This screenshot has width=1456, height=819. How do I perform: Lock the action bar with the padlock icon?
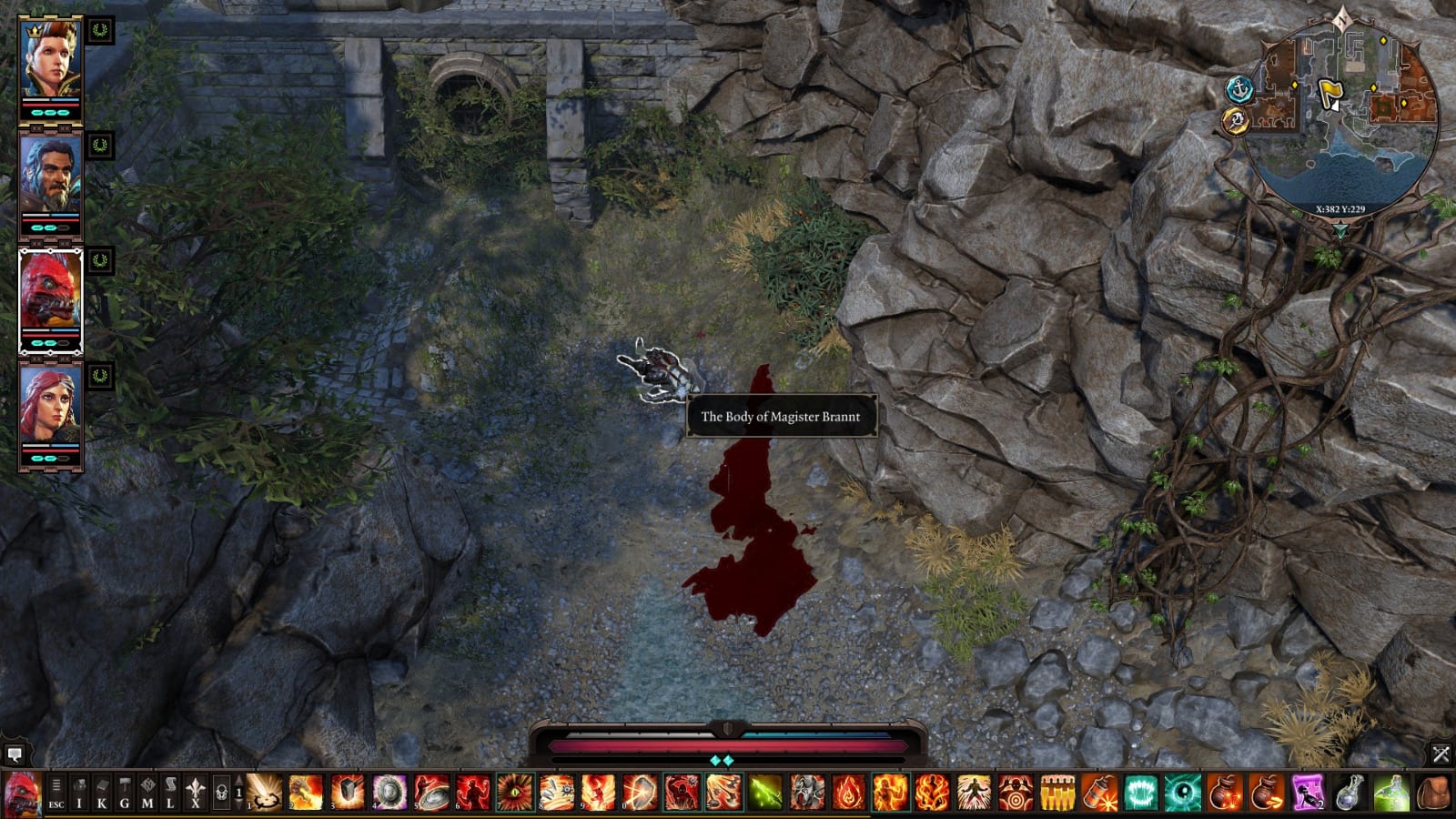coord(220,792)
